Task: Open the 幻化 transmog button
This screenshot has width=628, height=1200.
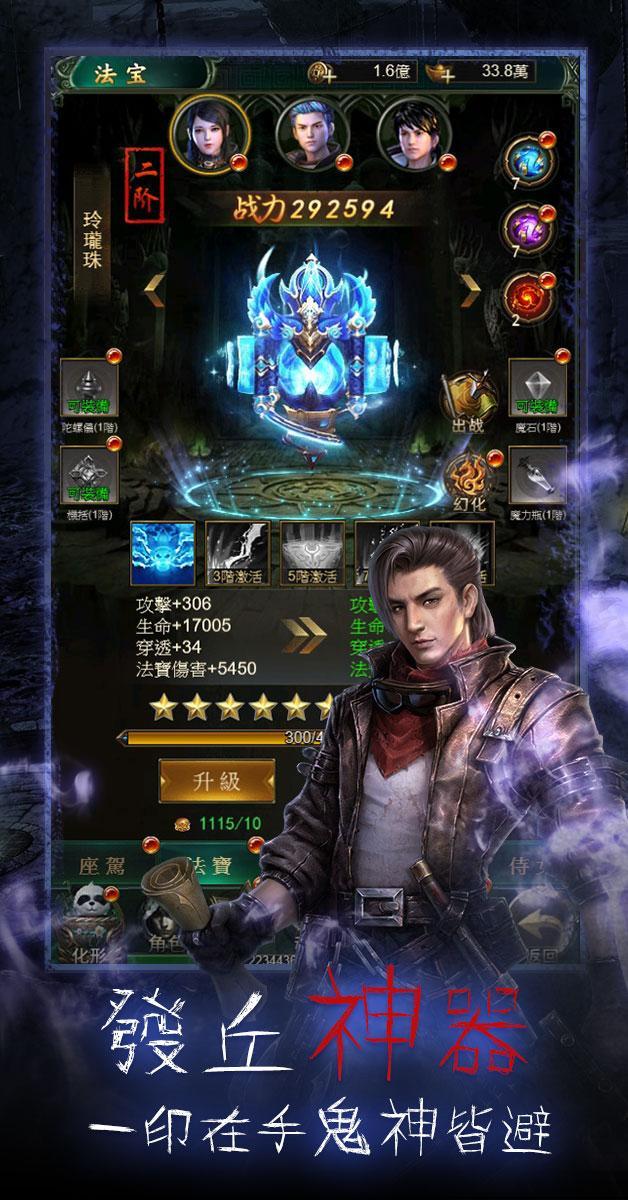Action: click(x=465, y=478)
